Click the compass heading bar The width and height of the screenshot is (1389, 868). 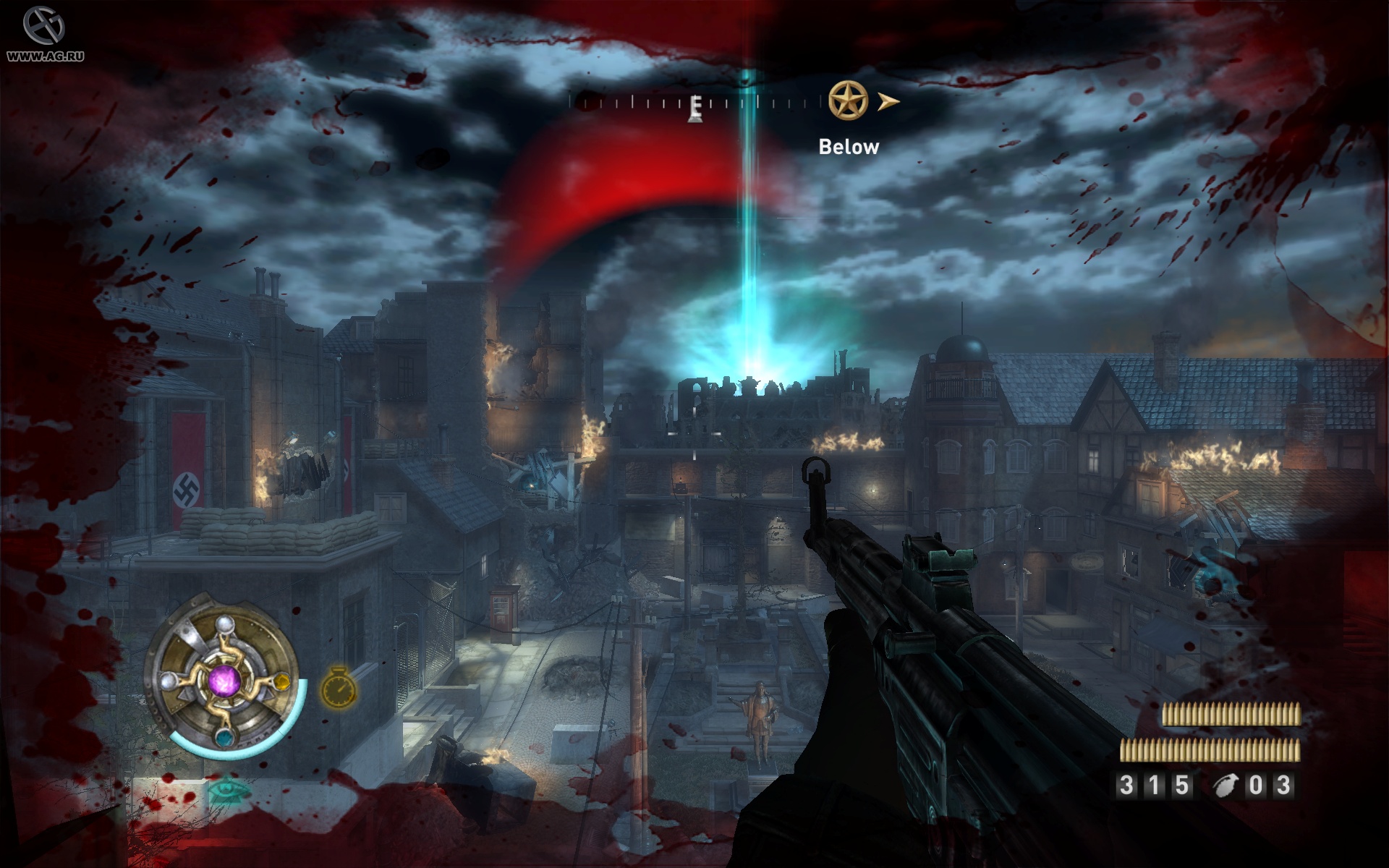[694, 103]
